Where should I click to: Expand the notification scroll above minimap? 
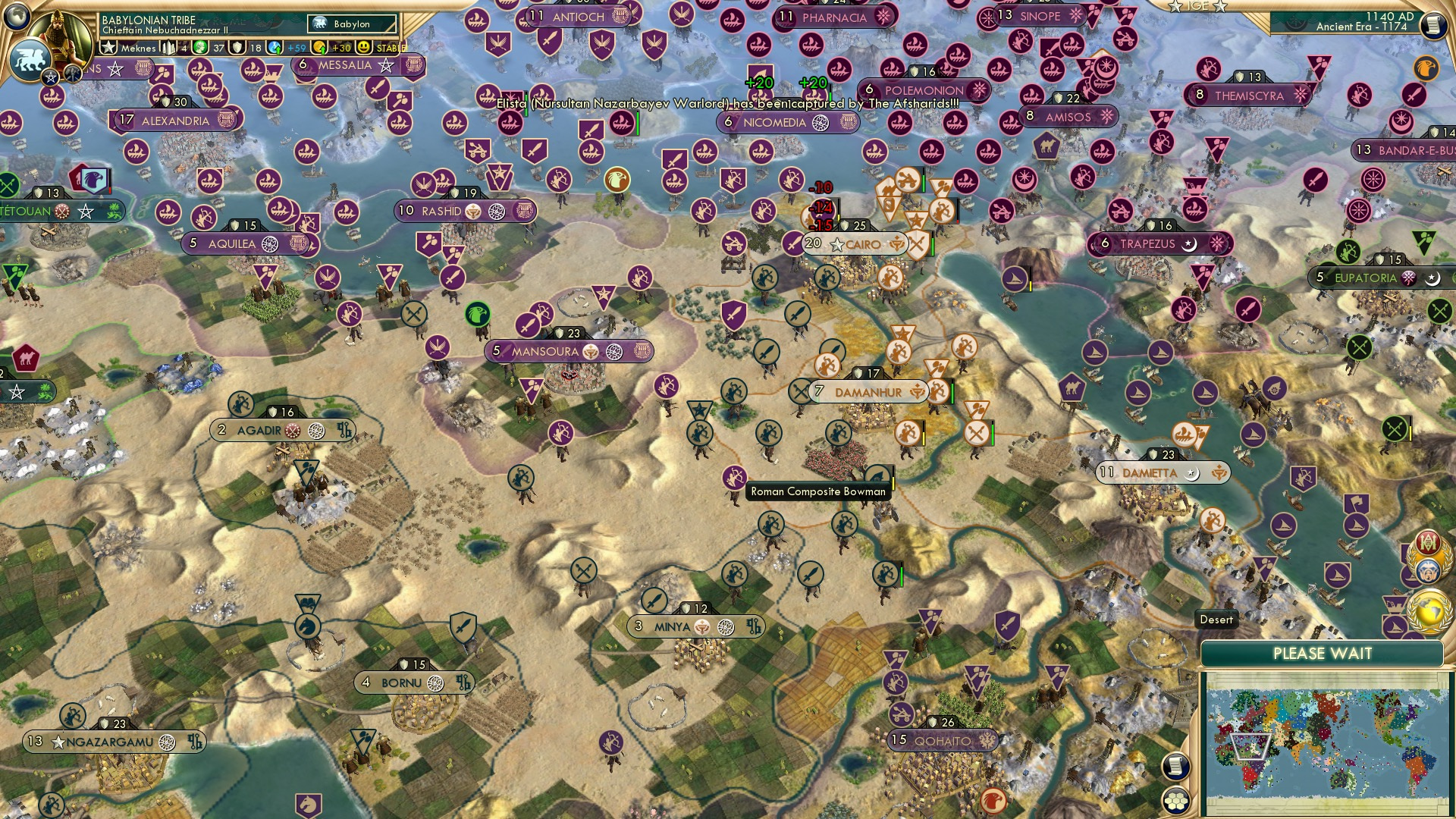coord(1174,767)
